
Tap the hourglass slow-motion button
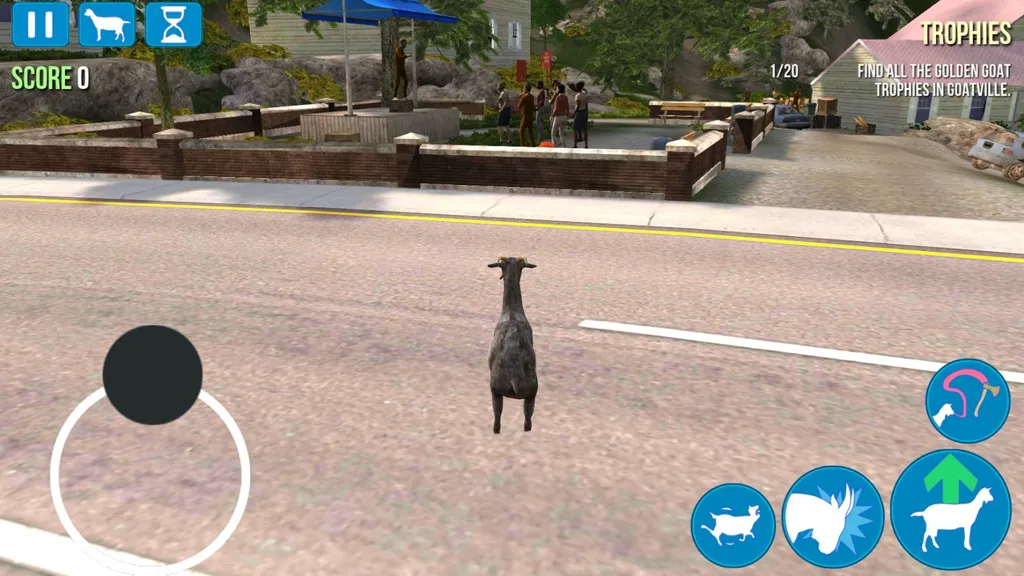pyautogui.click(x=173, y=24)
